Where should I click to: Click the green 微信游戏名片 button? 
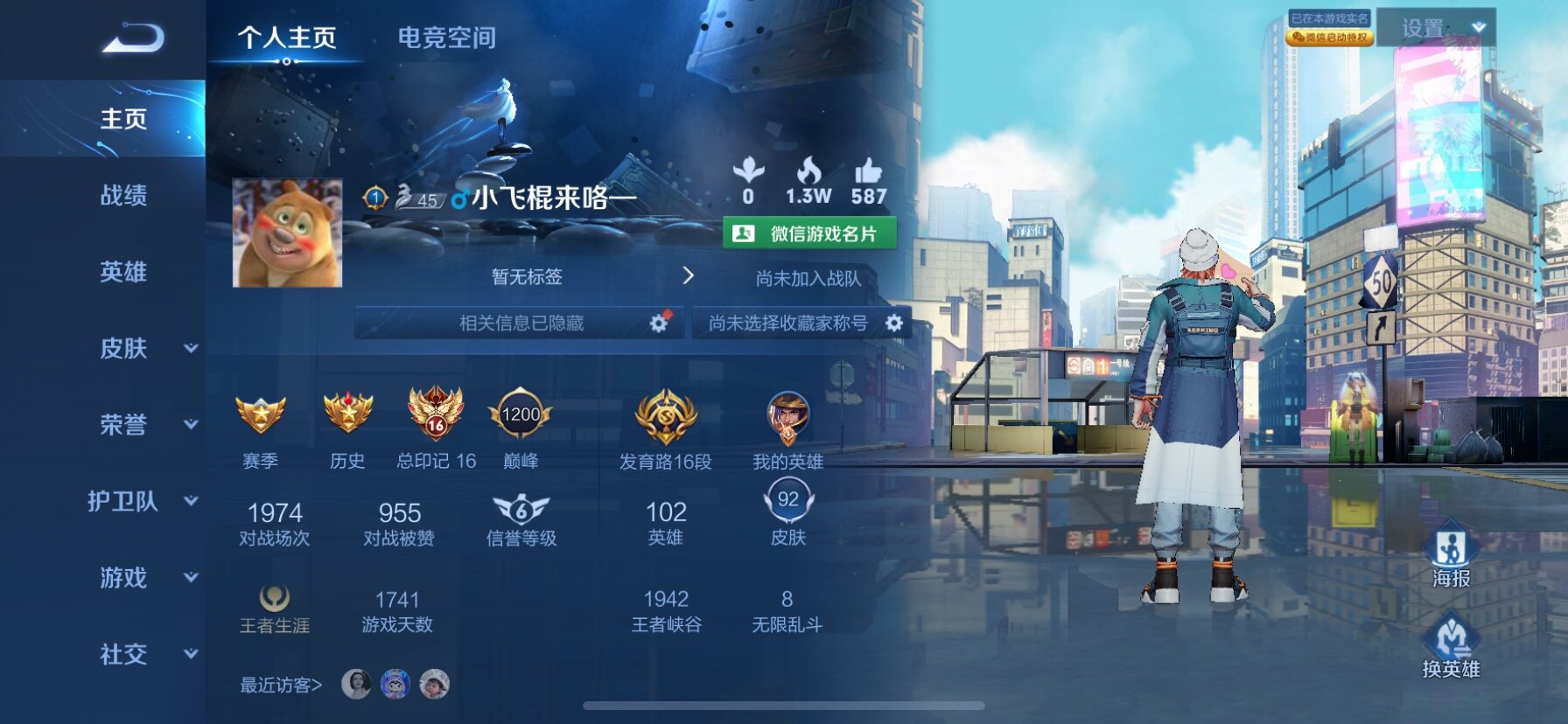pyautogui.click(x=809, y=233)
